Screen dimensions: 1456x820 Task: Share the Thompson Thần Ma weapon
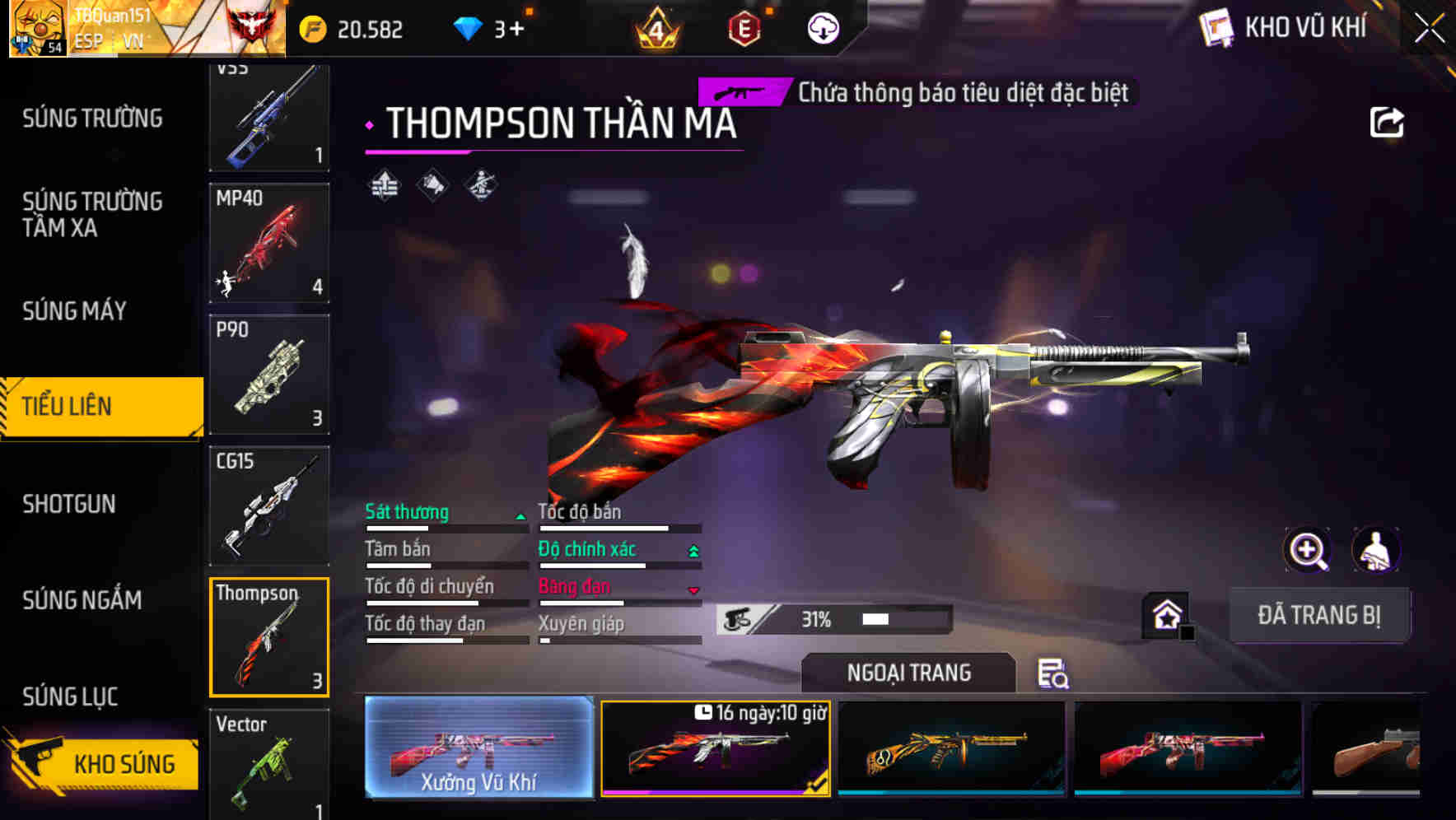click(x=1388, y=122)
